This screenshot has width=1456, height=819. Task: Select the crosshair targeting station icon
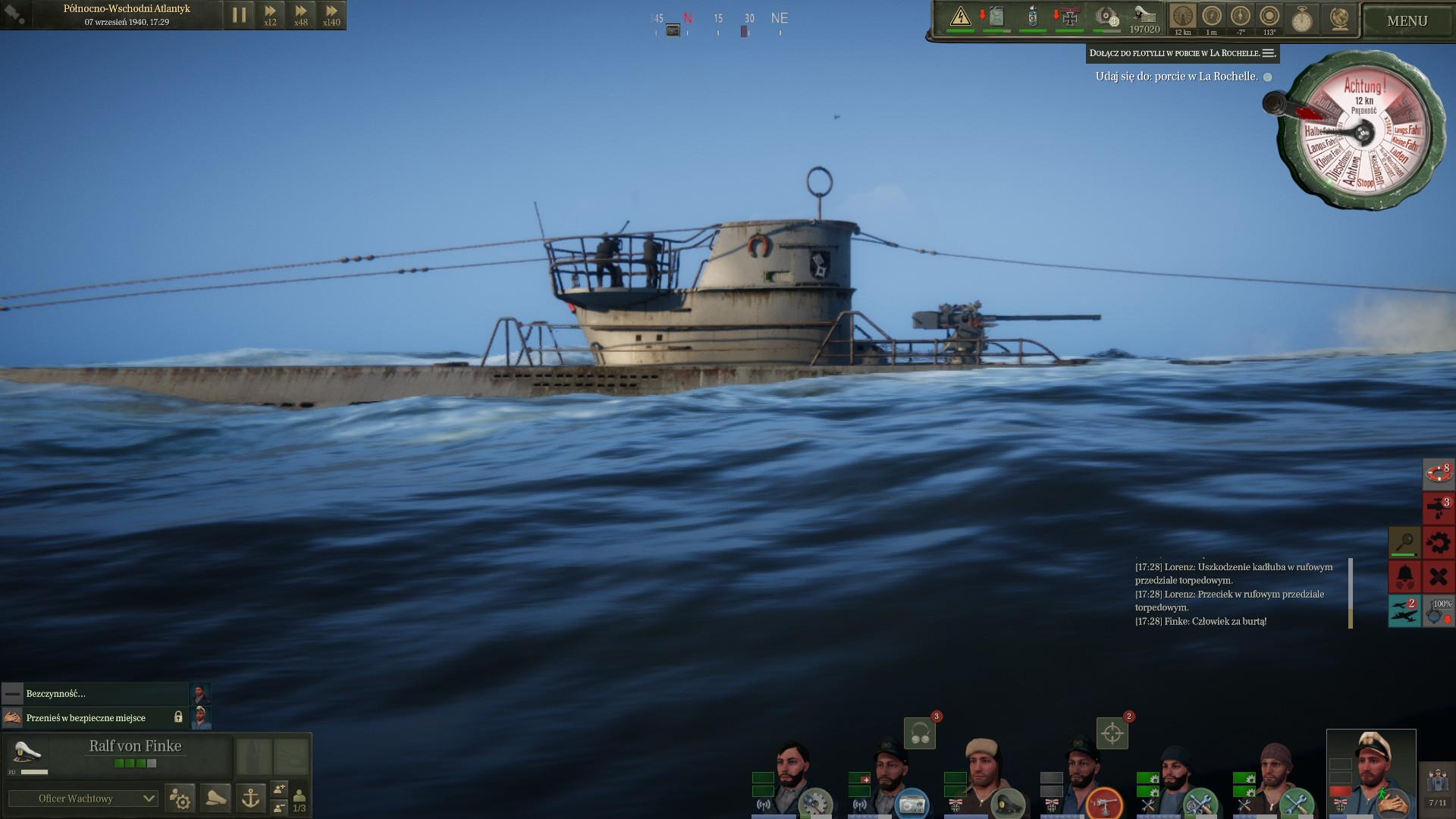click(1112, 733)
